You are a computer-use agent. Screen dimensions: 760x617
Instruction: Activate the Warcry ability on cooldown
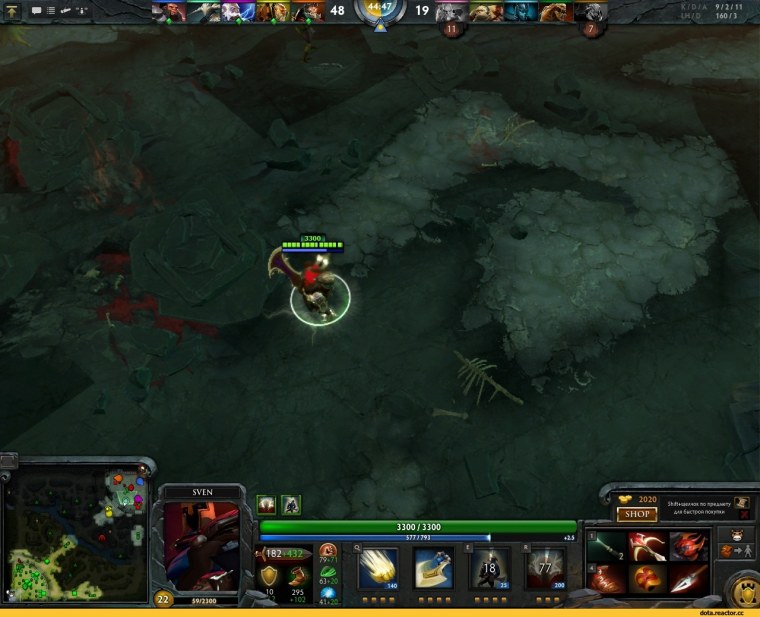489,567
